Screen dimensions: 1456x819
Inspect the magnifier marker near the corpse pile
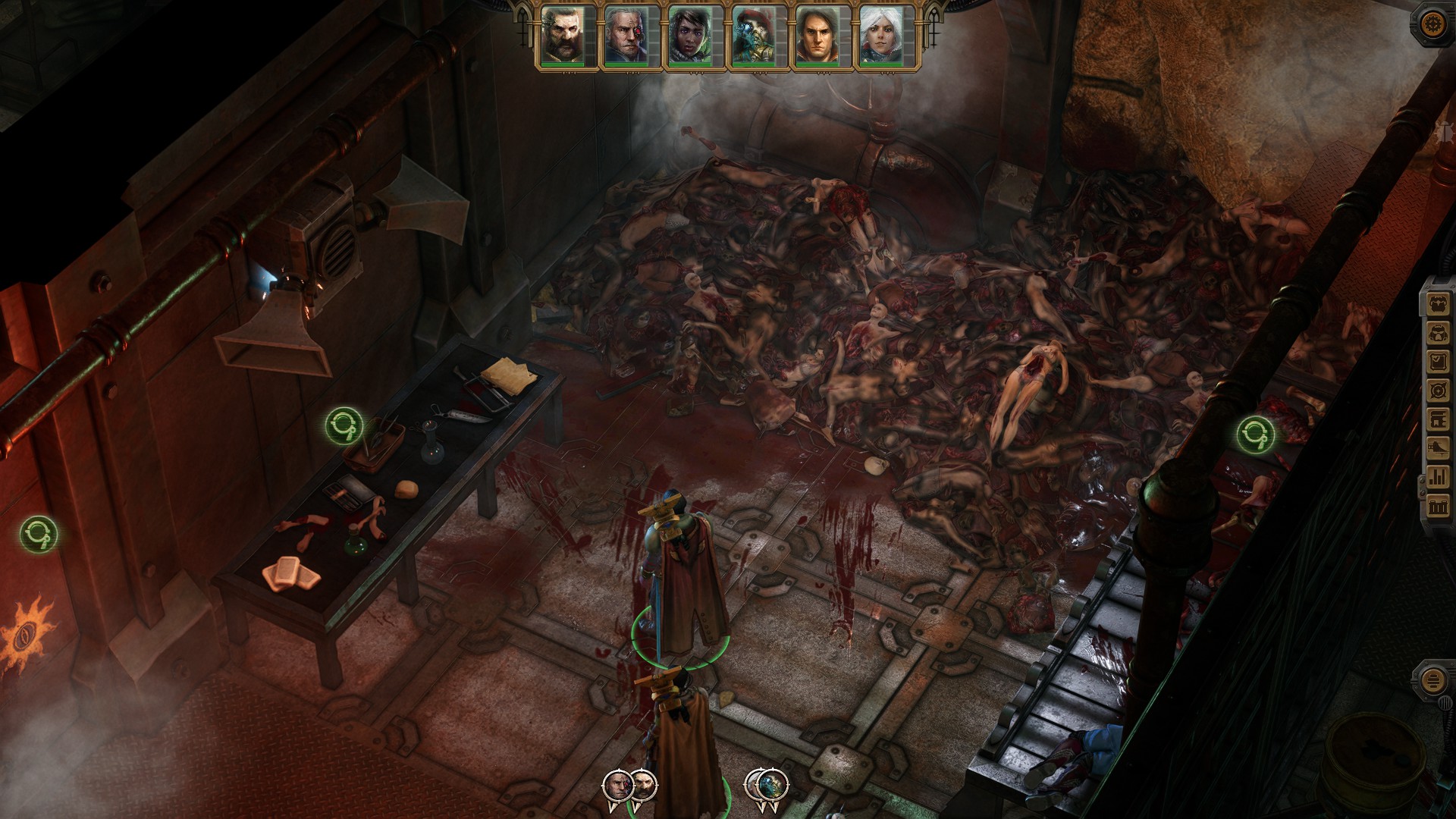[x=1254, y=435]
